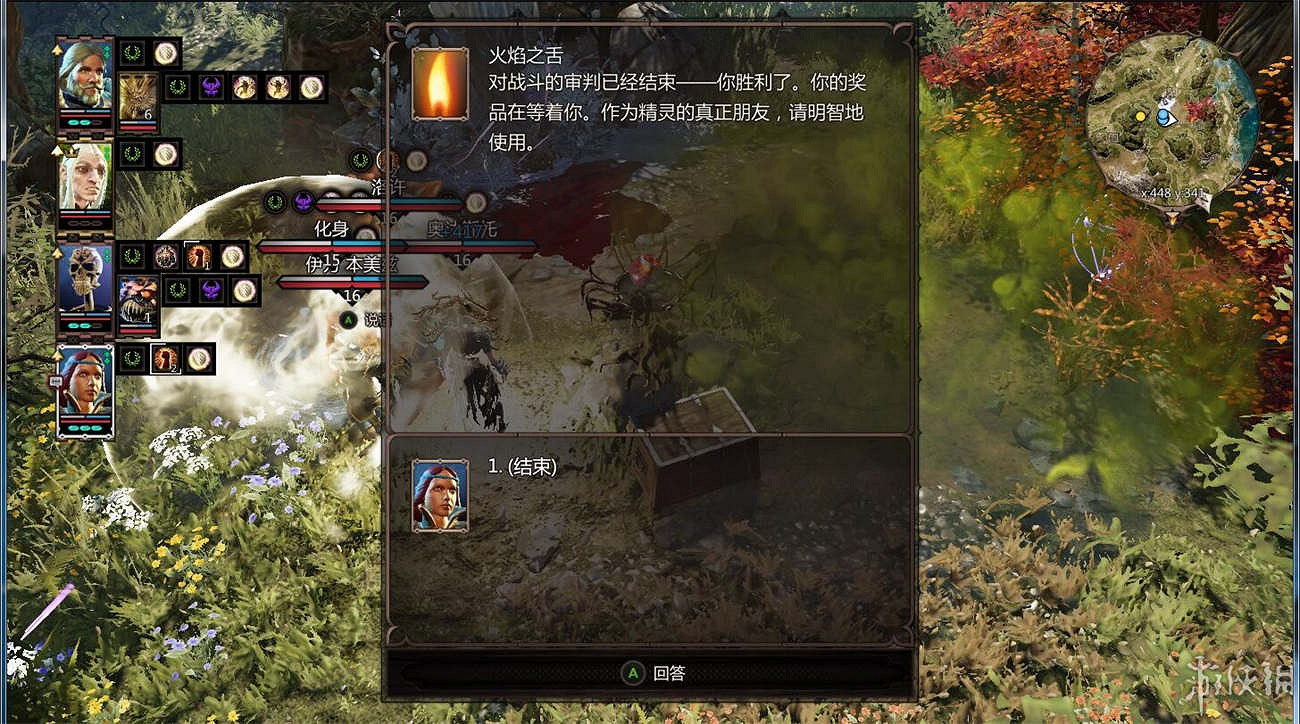
Task: Click the laurel wreath status icon beside top portrait
Action: pos(130,52)
